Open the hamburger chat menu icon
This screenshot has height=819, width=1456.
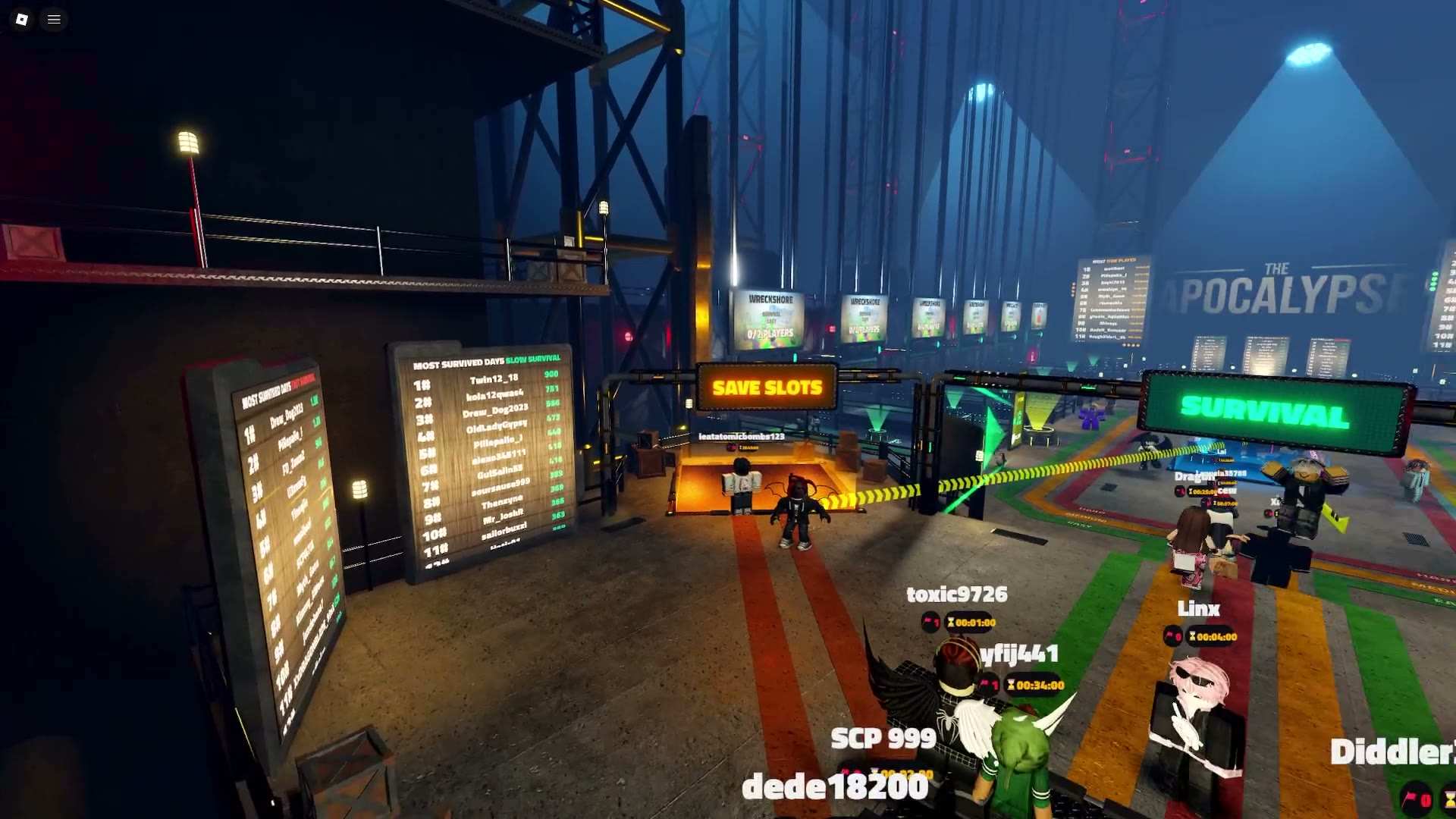[x=54, y=20]
